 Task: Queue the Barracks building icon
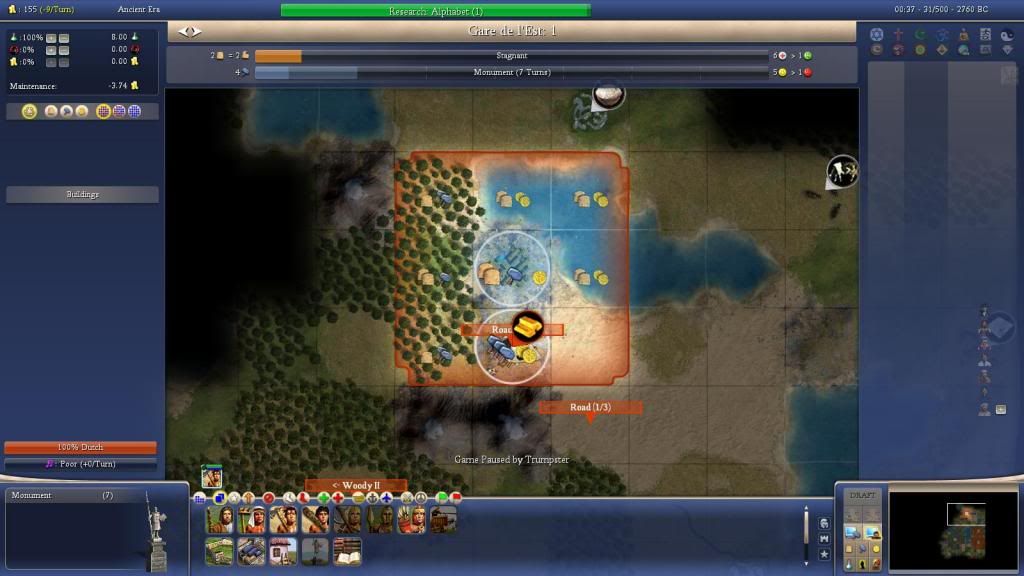point(251,551)
